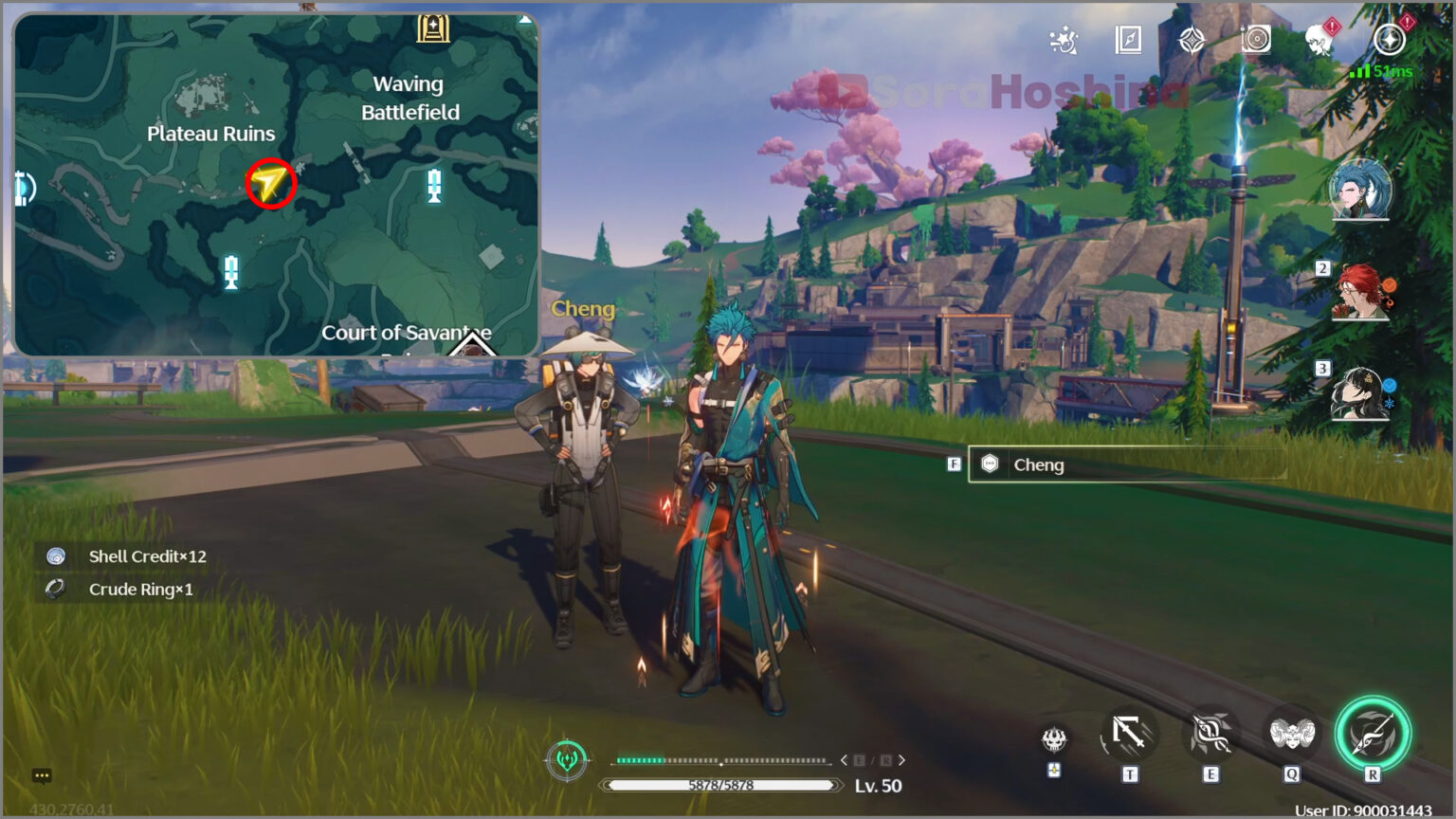
Task: Click the player marker on the minimap
Action: pyautogui.click(x=270, y=185)
